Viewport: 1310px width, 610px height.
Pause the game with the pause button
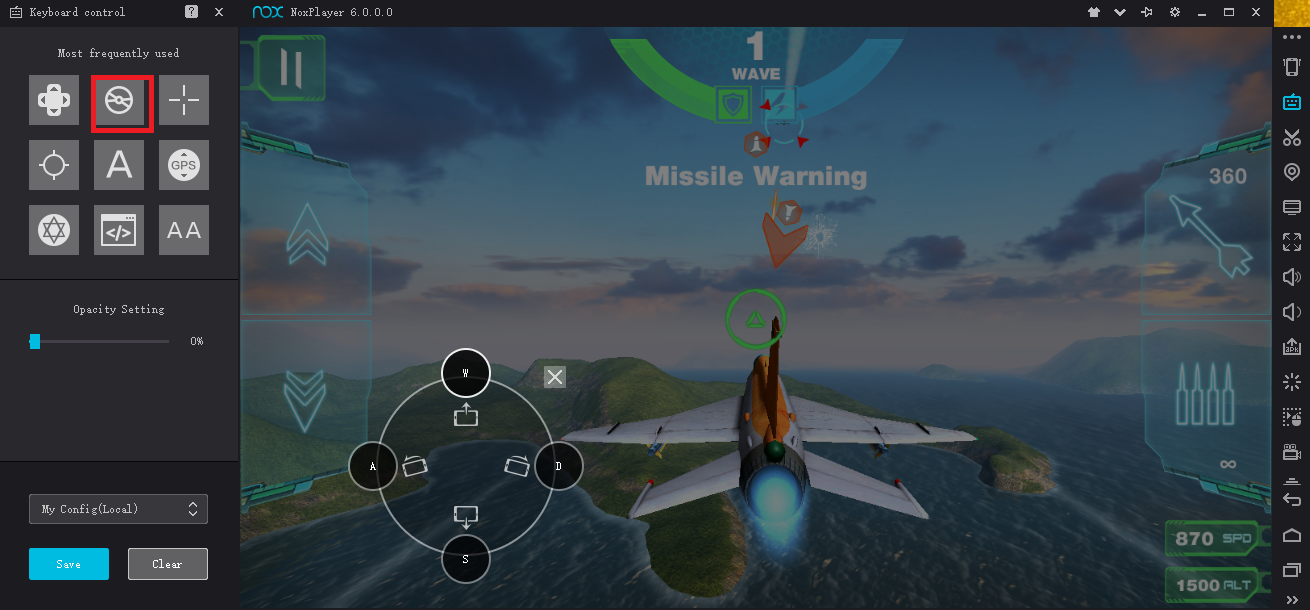tap(291, 68)
